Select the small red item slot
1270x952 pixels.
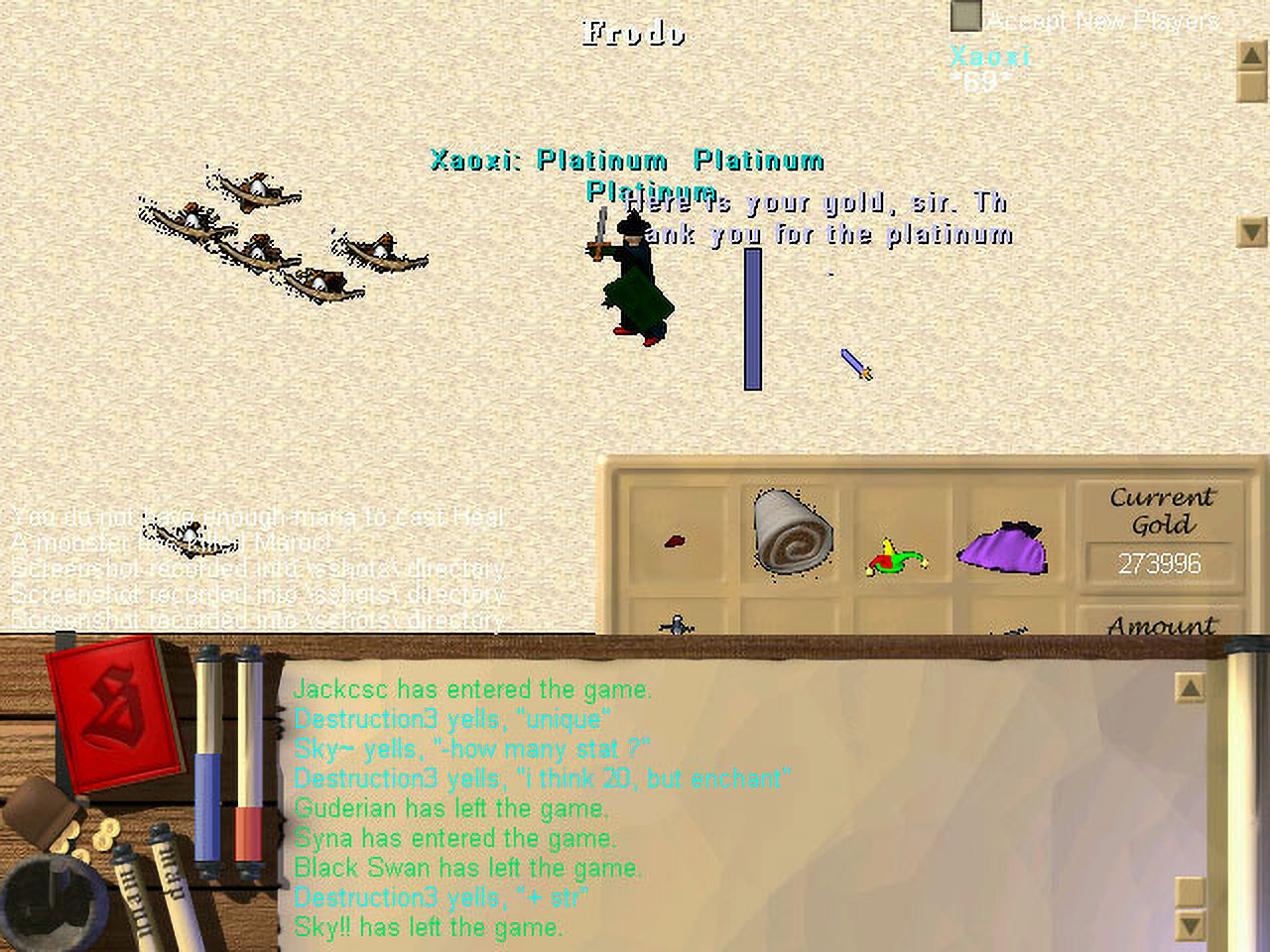675,541
